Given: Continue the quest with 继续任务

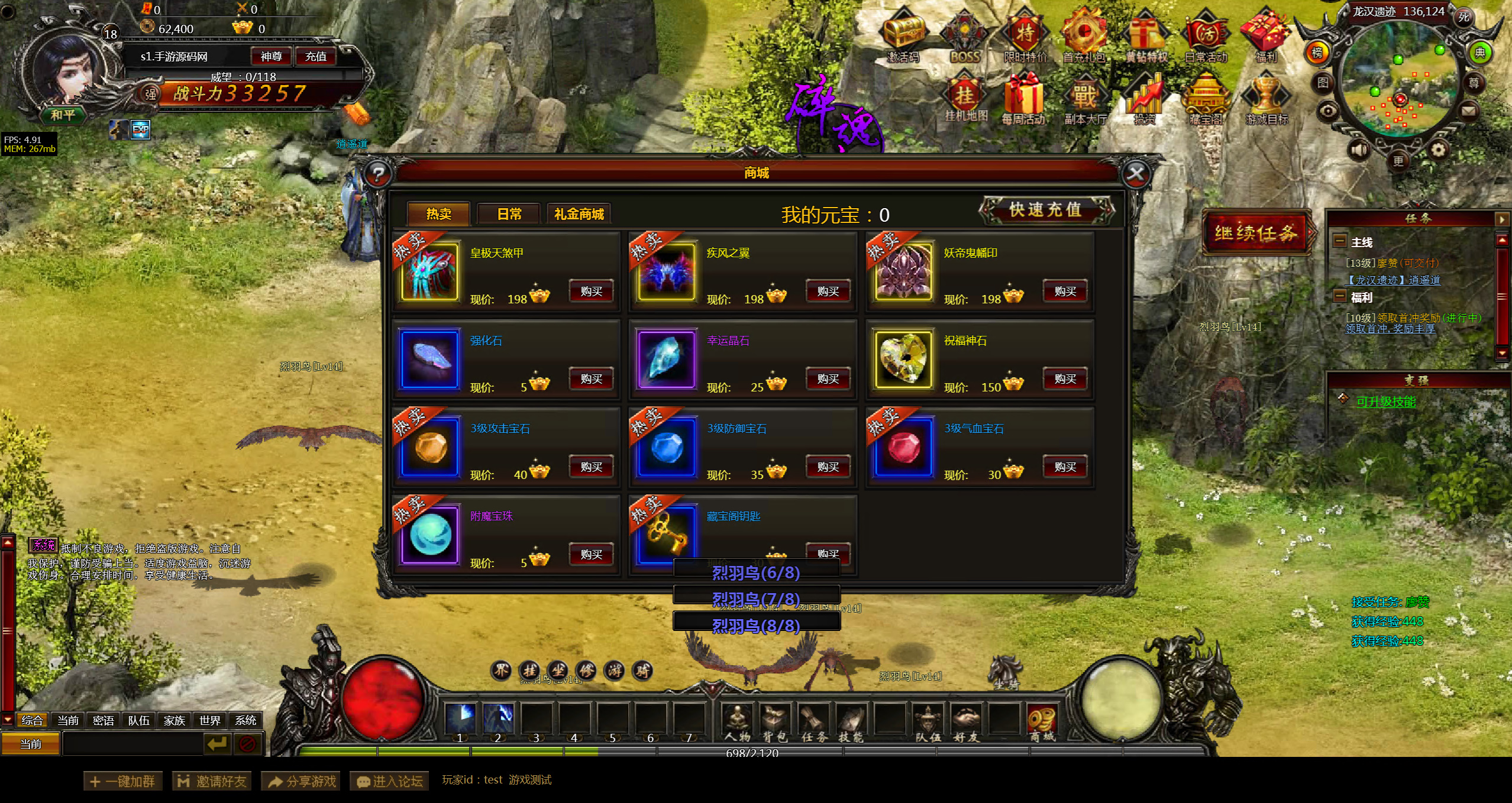Looking at the screenshot, I should pyautogui.click(x=1256, y=233).
